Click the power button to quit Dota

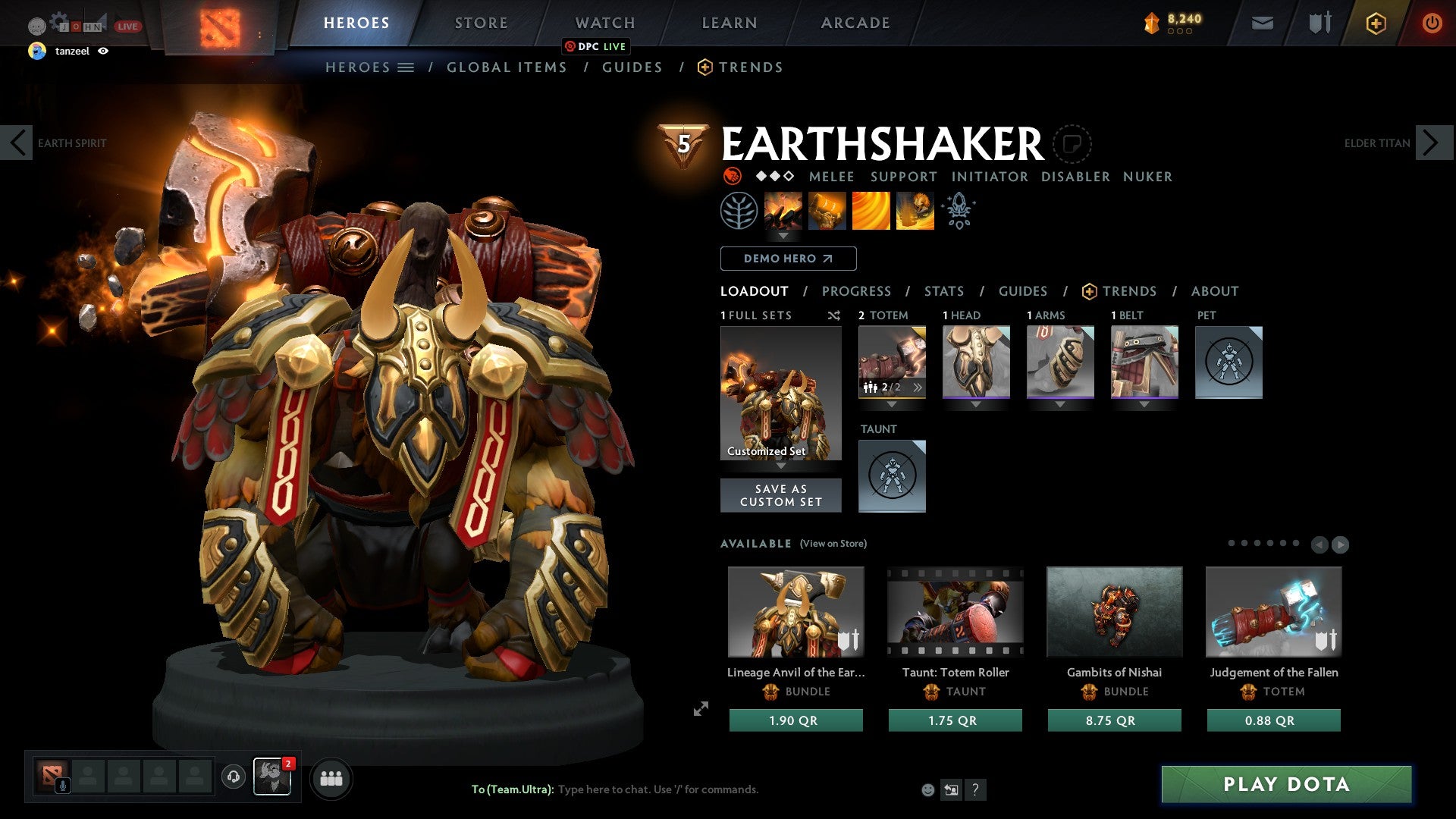pyautogui.click(x=1432, y=23)
